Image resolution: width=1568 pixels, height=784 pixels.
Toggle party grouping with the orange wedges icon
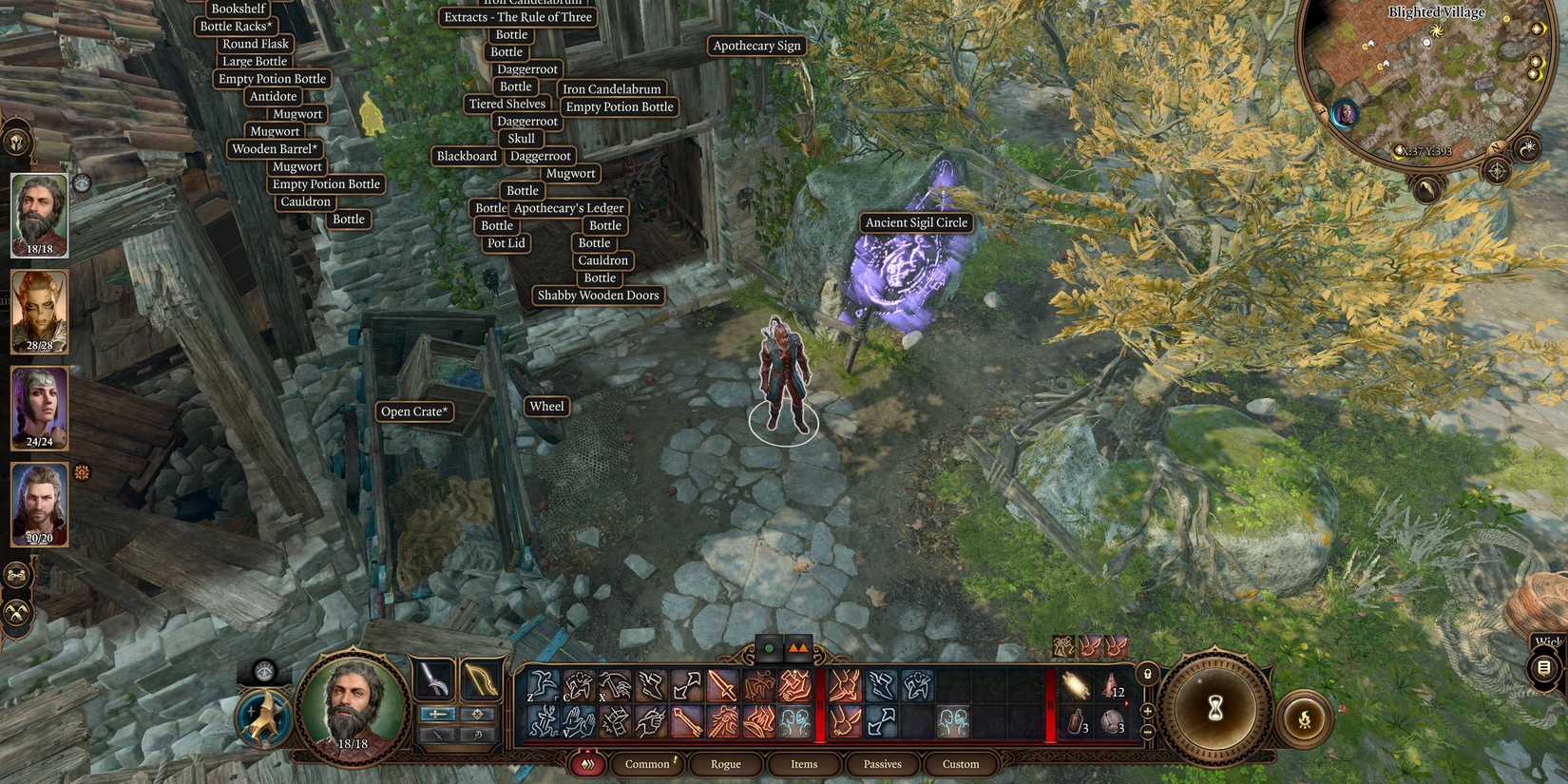coord(799,647)
